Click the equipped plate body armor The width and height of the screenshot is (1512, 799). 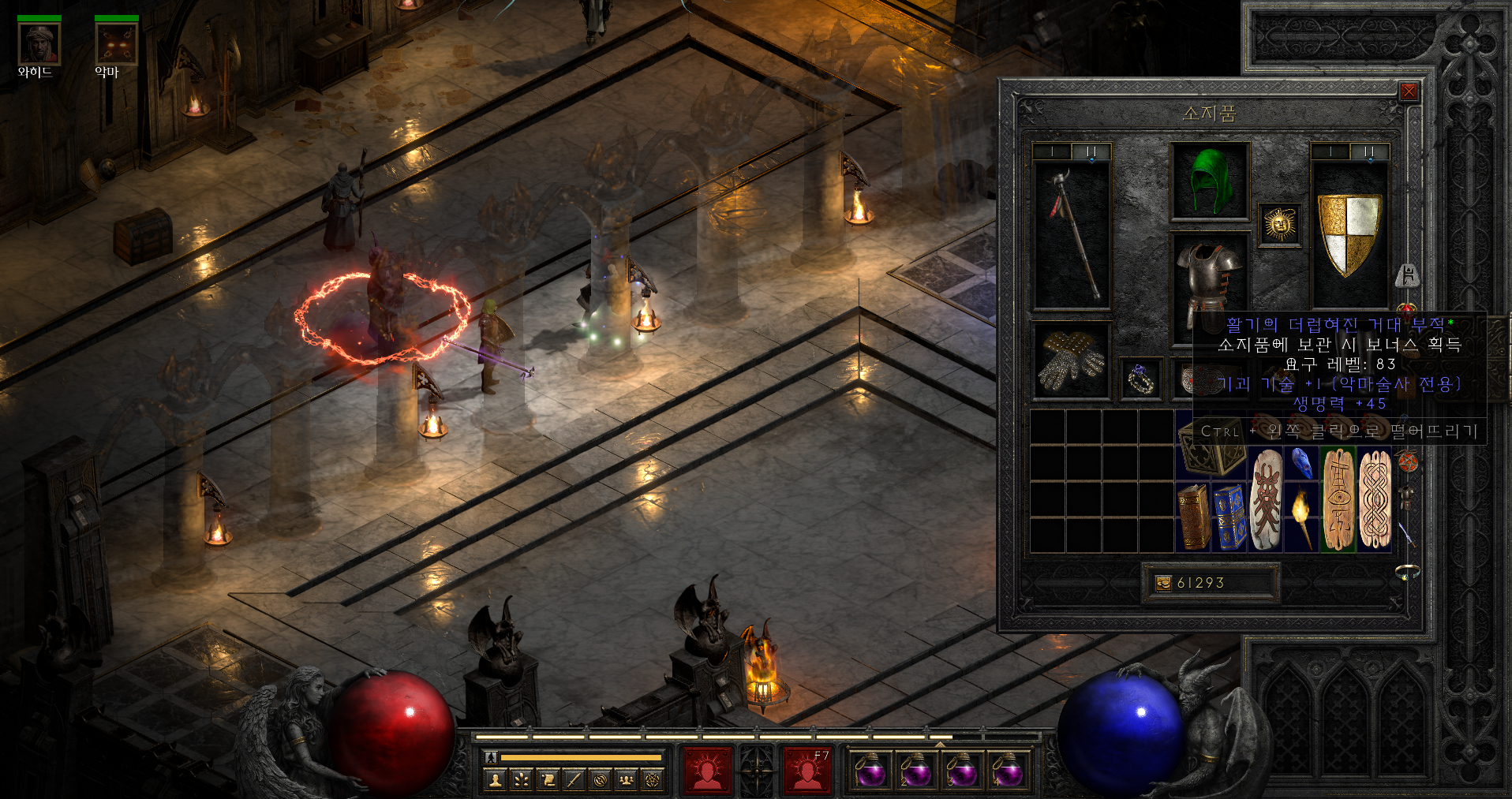pos(1207,276)
